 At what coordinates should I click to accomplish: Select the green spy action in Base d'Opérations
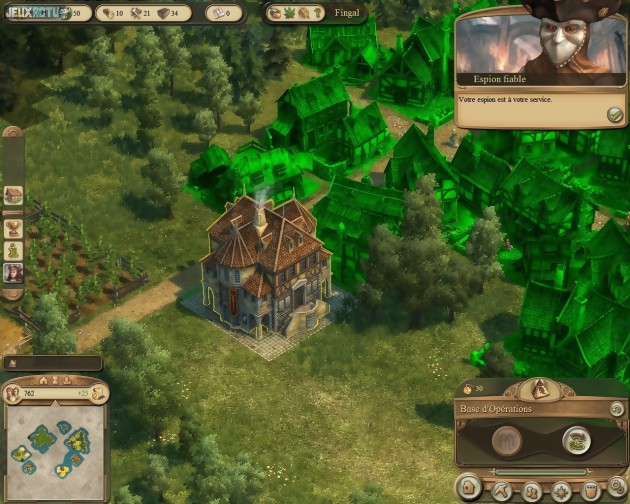[x=574, y=438]
